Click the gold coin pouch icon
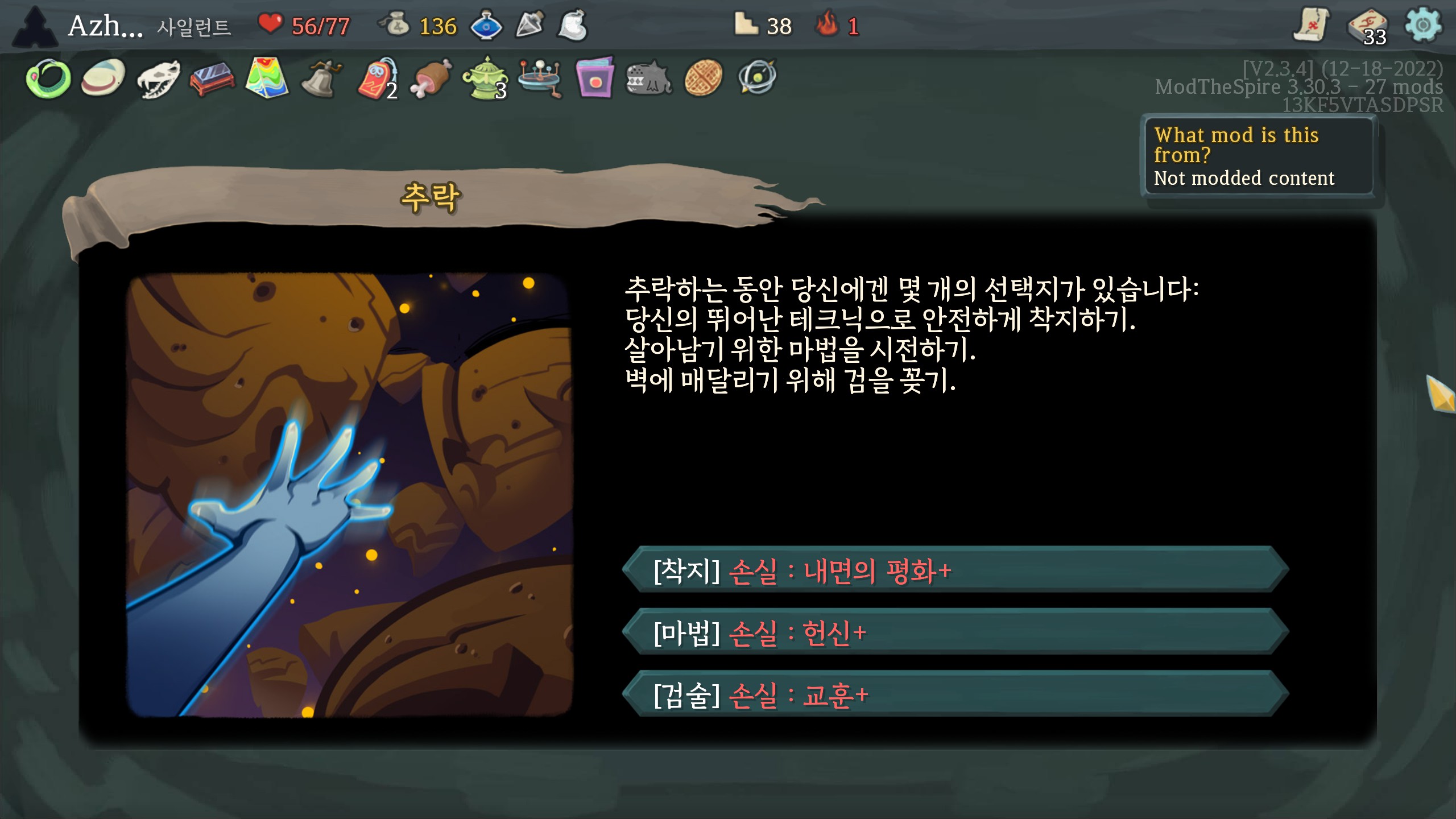This screenshot has height=819, width=1456. pos(396,25)
